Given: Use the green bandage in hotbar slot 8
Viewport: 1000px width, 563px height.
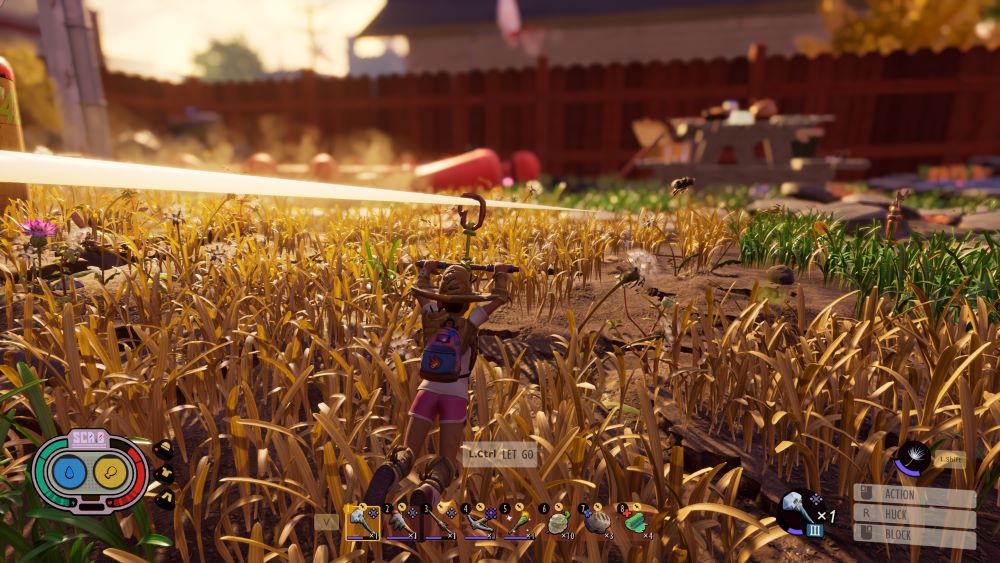Looking at the screenshot, I should pos(635,521).
